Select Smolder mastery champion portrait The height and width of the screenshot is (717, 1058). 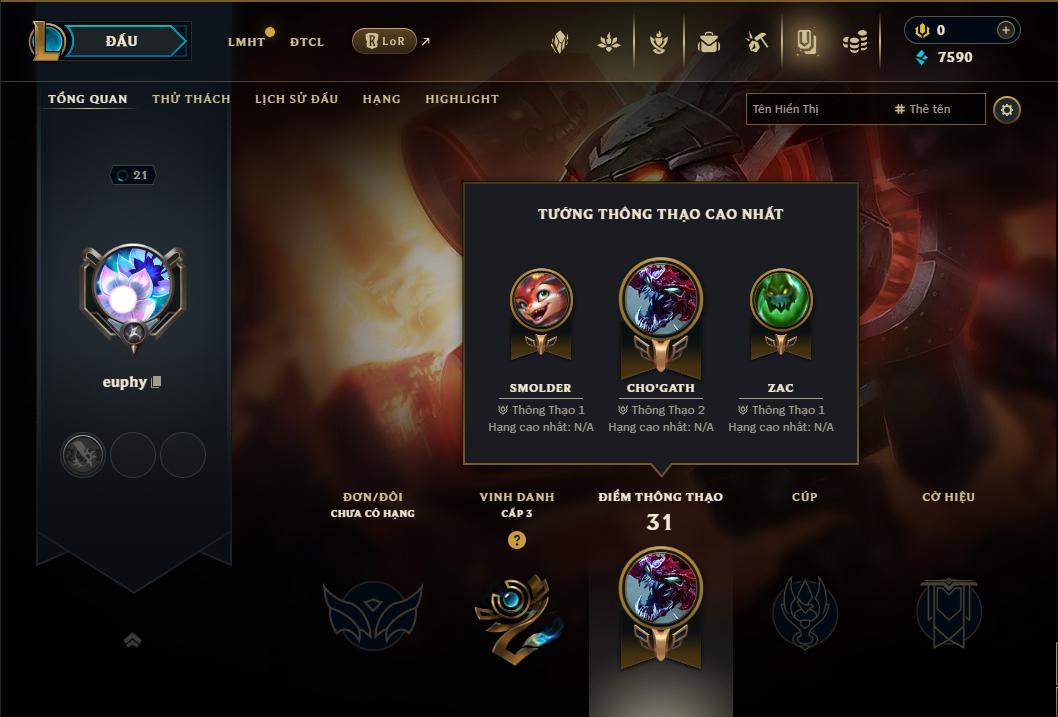tap(541, 299)
